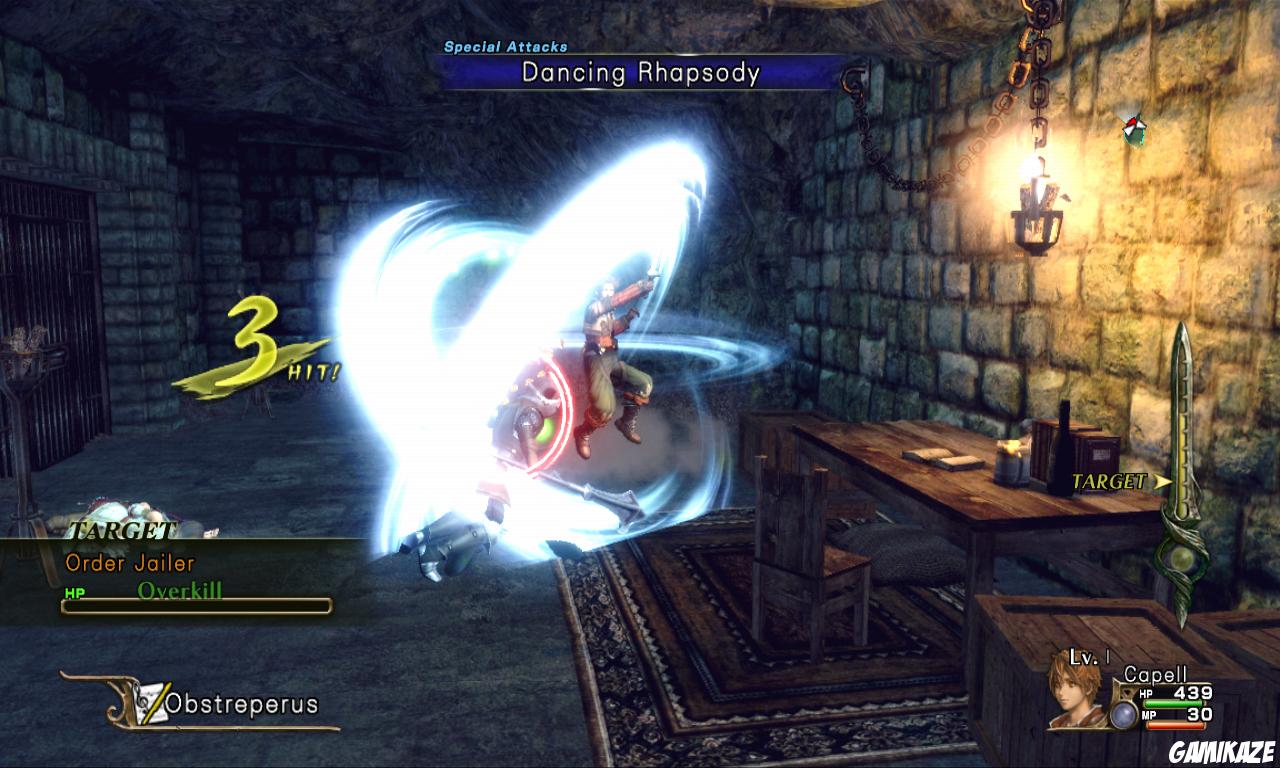Click the Order Jailer enemy name
Screen dimensions: 1280x768
point(128,563)
